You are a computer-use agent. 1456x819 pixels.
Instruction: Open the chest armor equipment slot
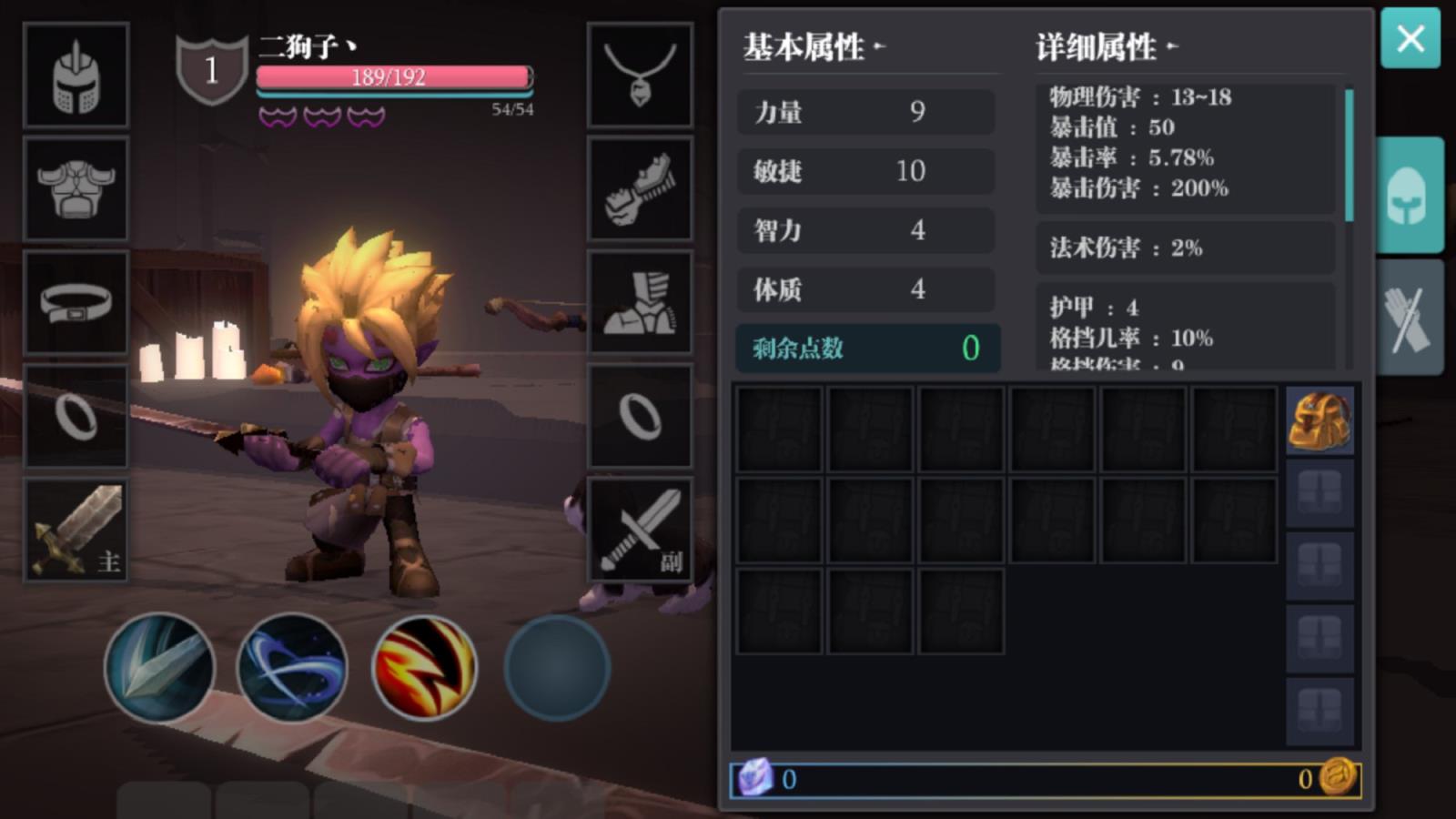(76, 188)
